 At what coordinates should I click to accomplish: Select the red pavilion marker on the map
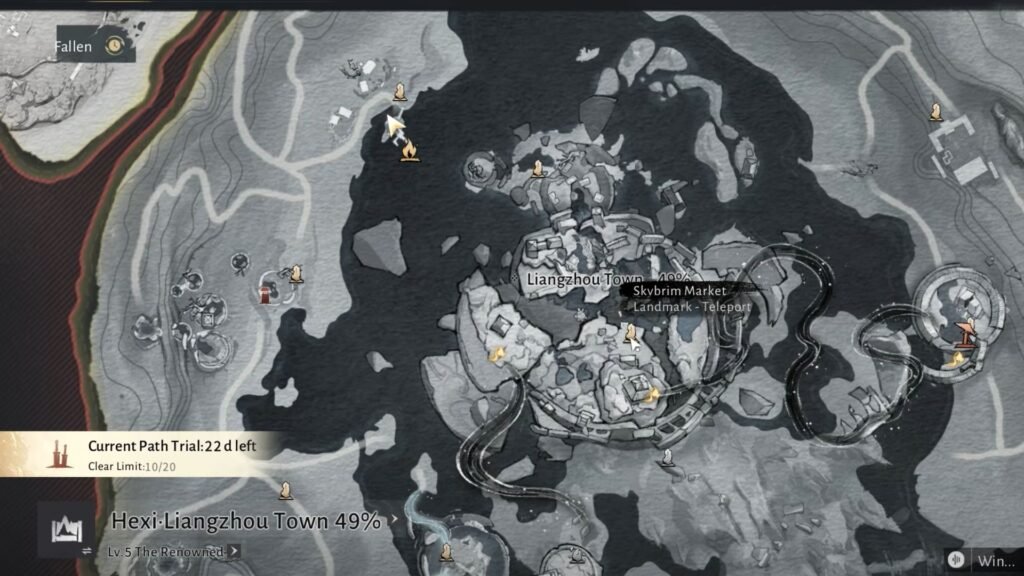coord(265,292)
